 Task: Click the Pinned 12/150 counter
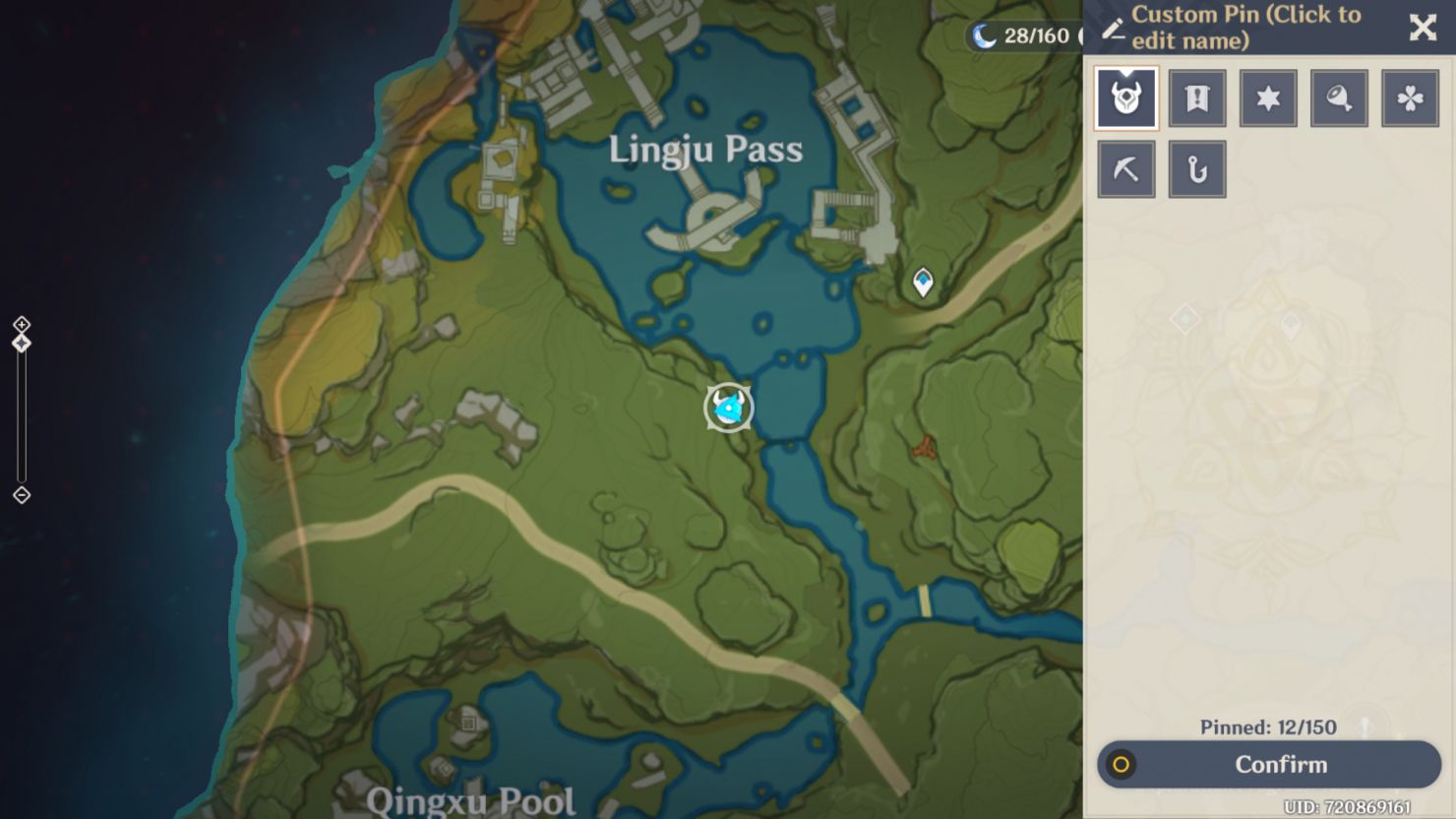point(1267,727)
